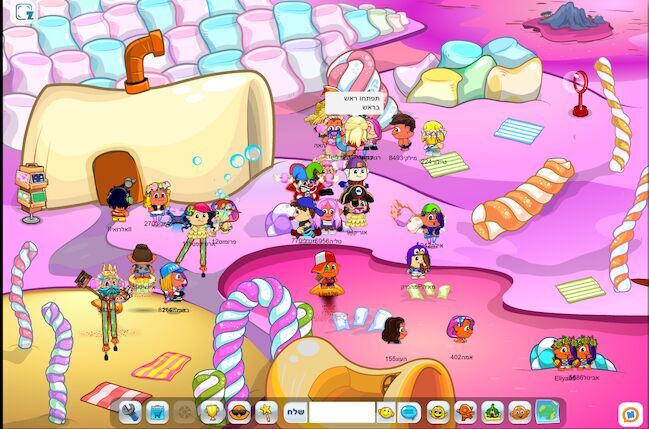Send the chat message with שלח
This screenshot has height=429, width=649.
(x=294, y=411)
